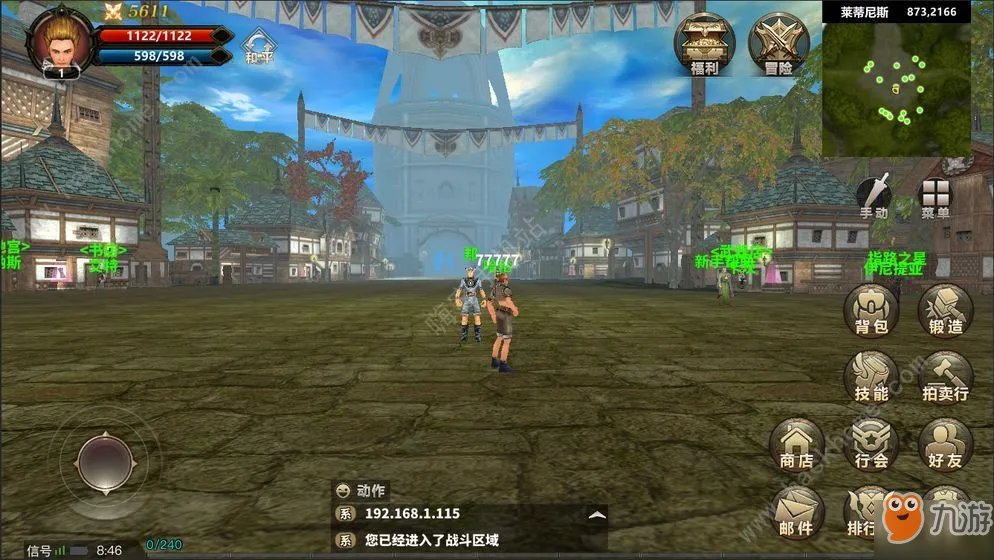Image resolution: width=994 pixels, height=560 pixels.
Task: Expand the chat log arrow
Action: pyautogui.click(x=596, y=514)
